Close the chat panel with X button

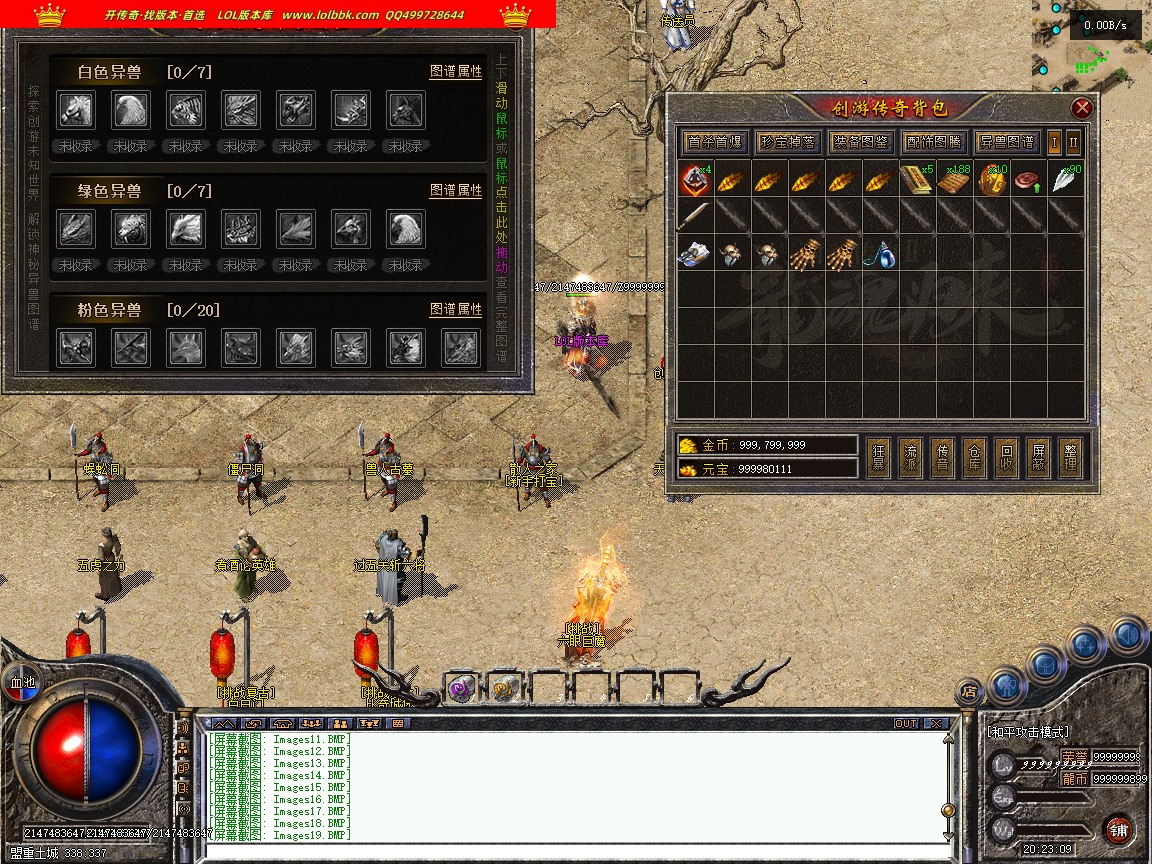(x=936, y=723)
